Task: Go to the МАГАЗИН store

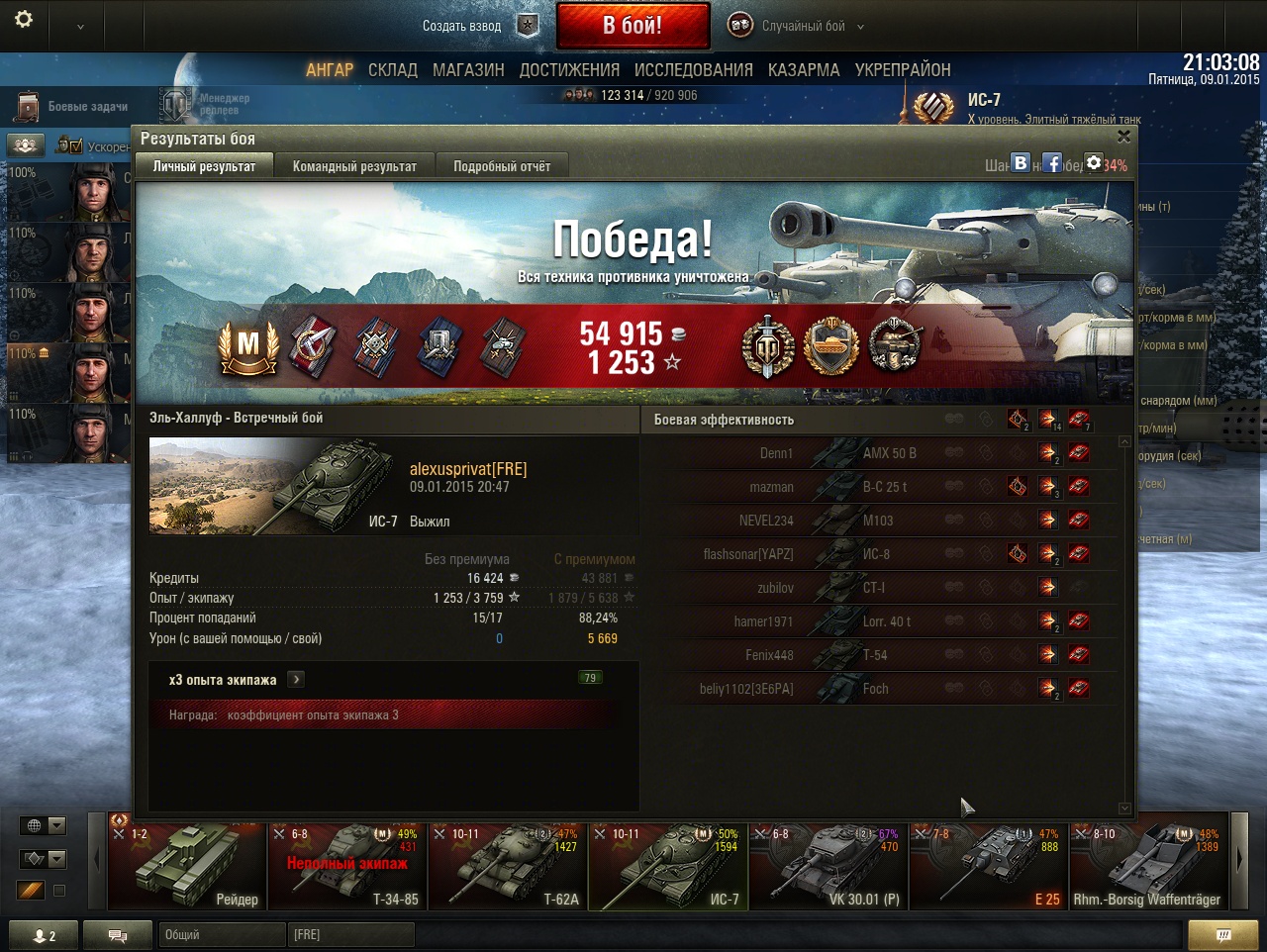Action: pyautogui.click(x=468, y=70)
